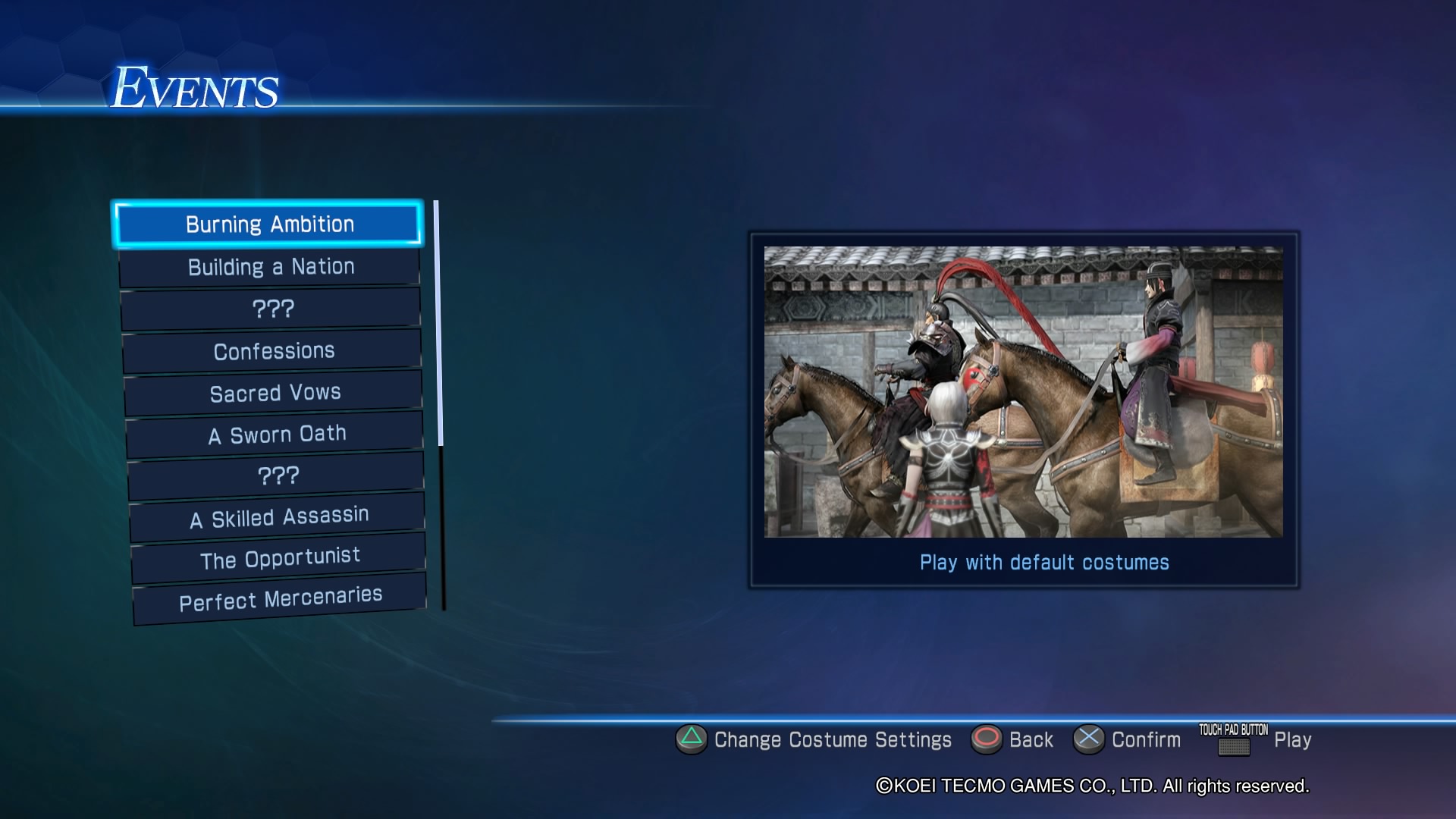This screenshot has width=1456, height=819.
Task: Open the Perfect Mercenaries event
Action: [280, 599]
